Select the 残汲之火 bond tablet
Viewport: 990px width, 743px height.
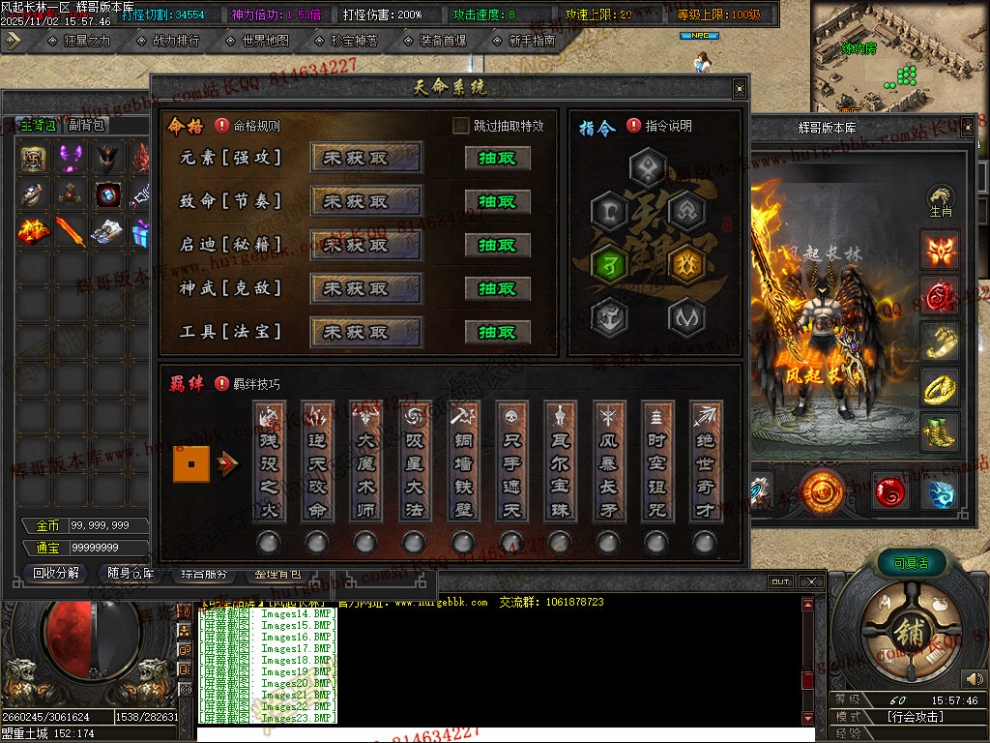click(269, 461)
